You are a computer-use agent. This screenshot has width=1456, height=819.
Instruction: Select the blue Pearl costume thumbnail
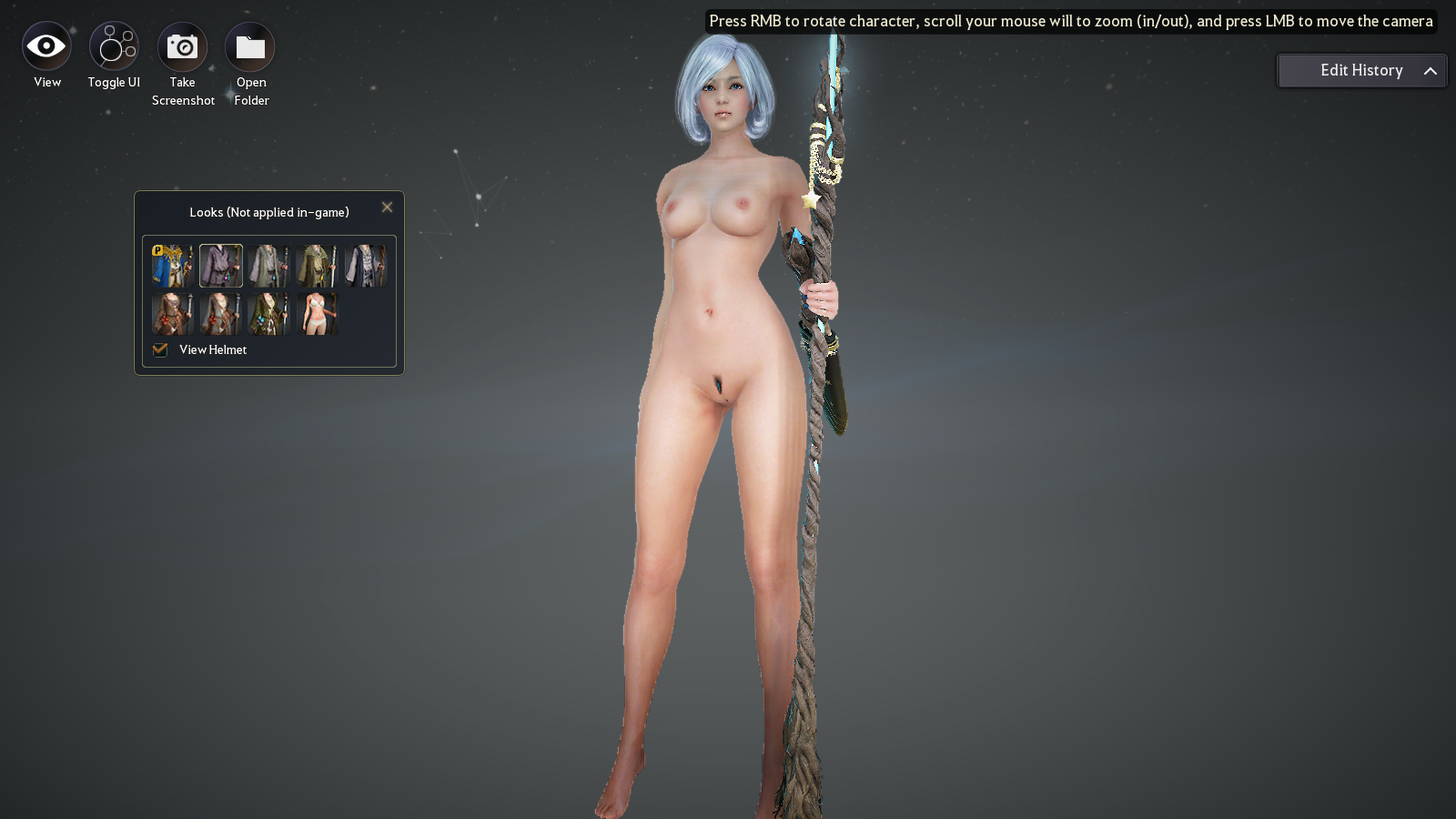tap(172, 265)
